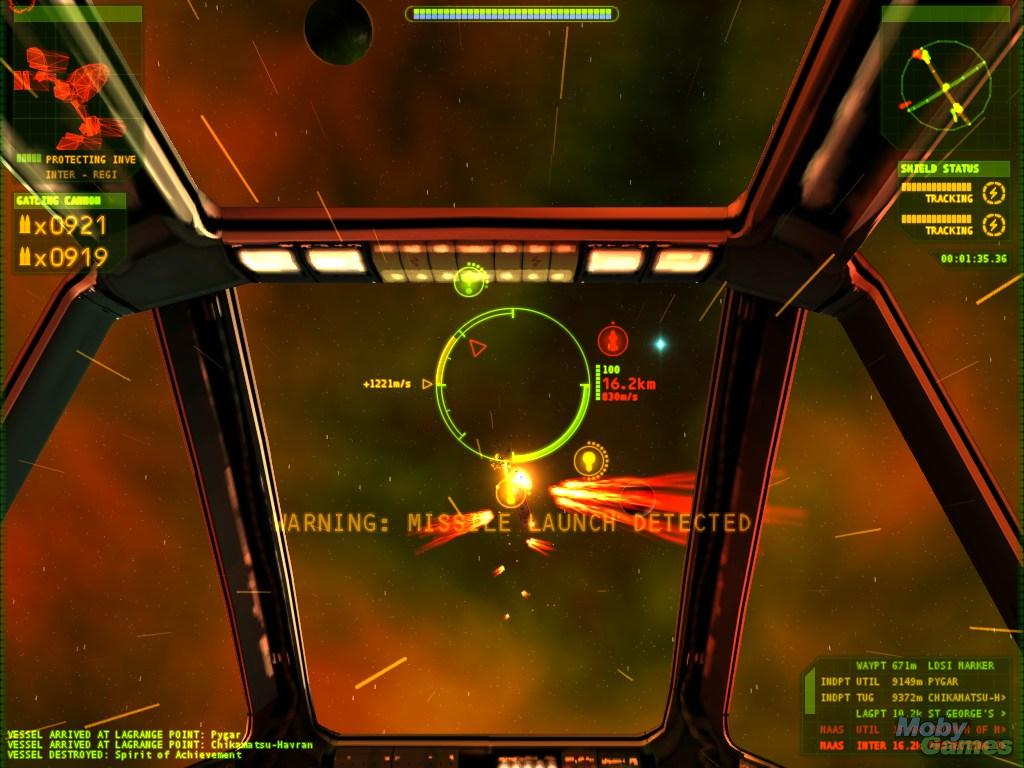
Task: Select the red hostile target icon beside reticle
Action: point(612,340)
